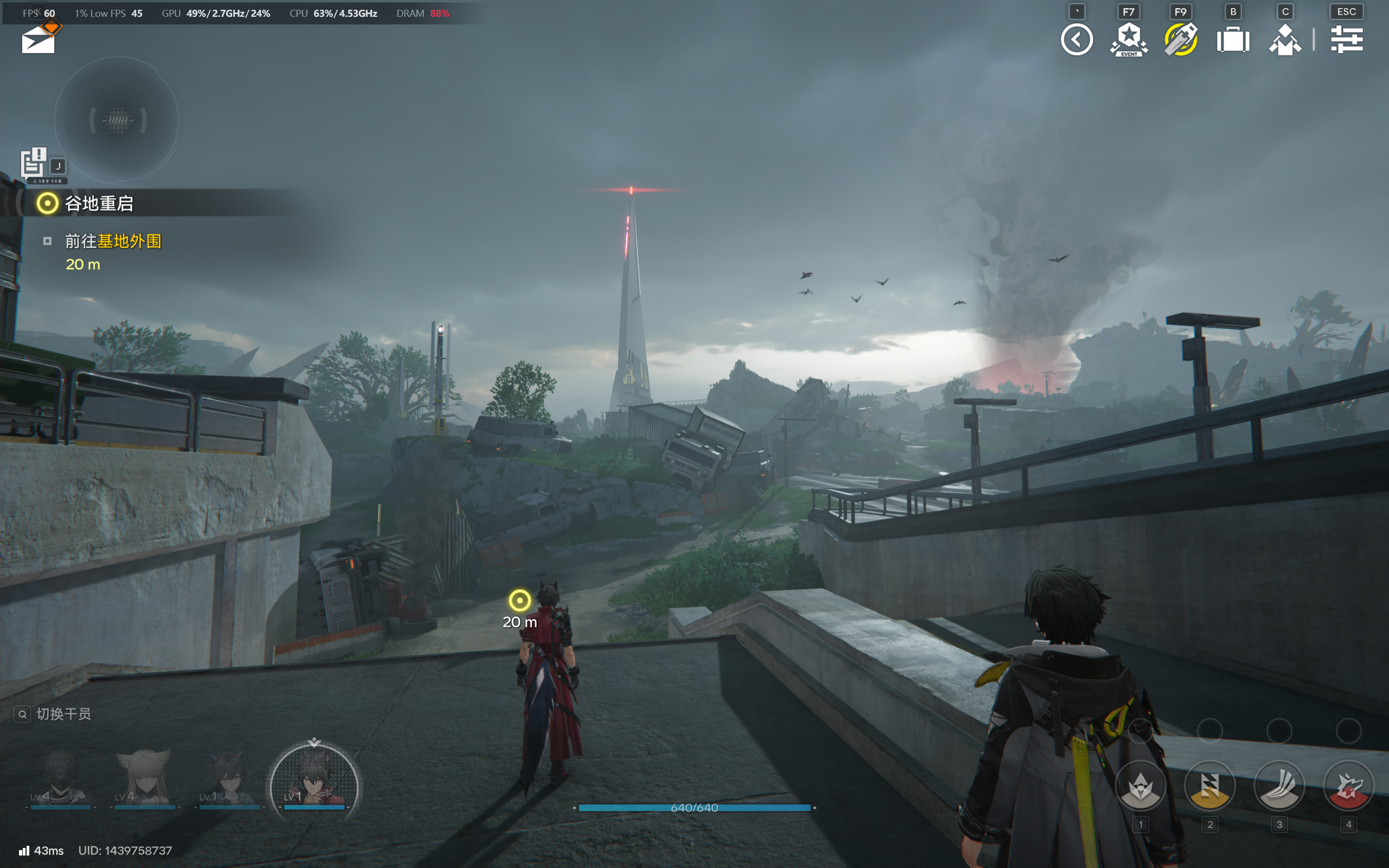
Task: Open the mail envelope icon
Action: (39, 40)
